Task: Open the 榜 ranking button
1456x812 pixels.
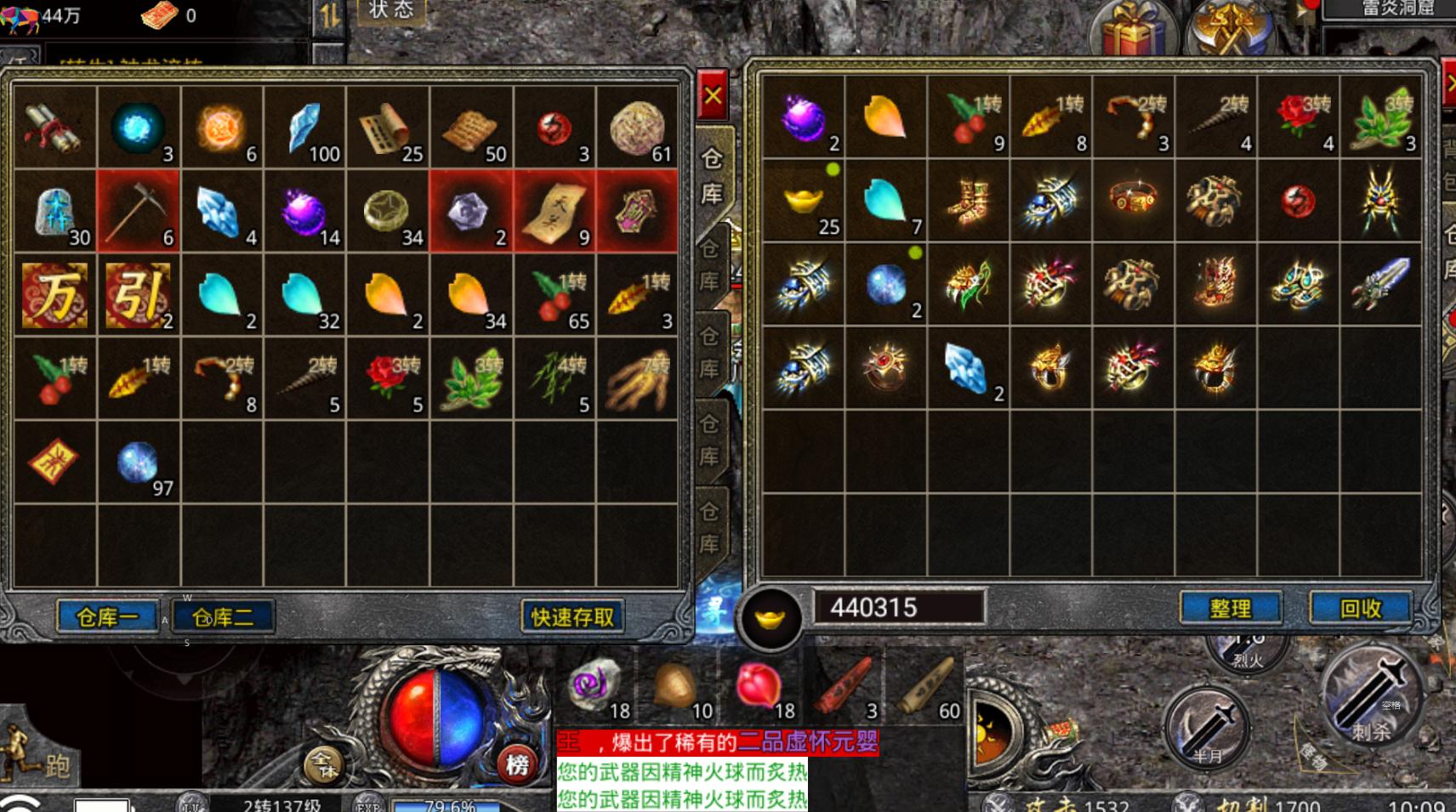Action: coord(517,764)
